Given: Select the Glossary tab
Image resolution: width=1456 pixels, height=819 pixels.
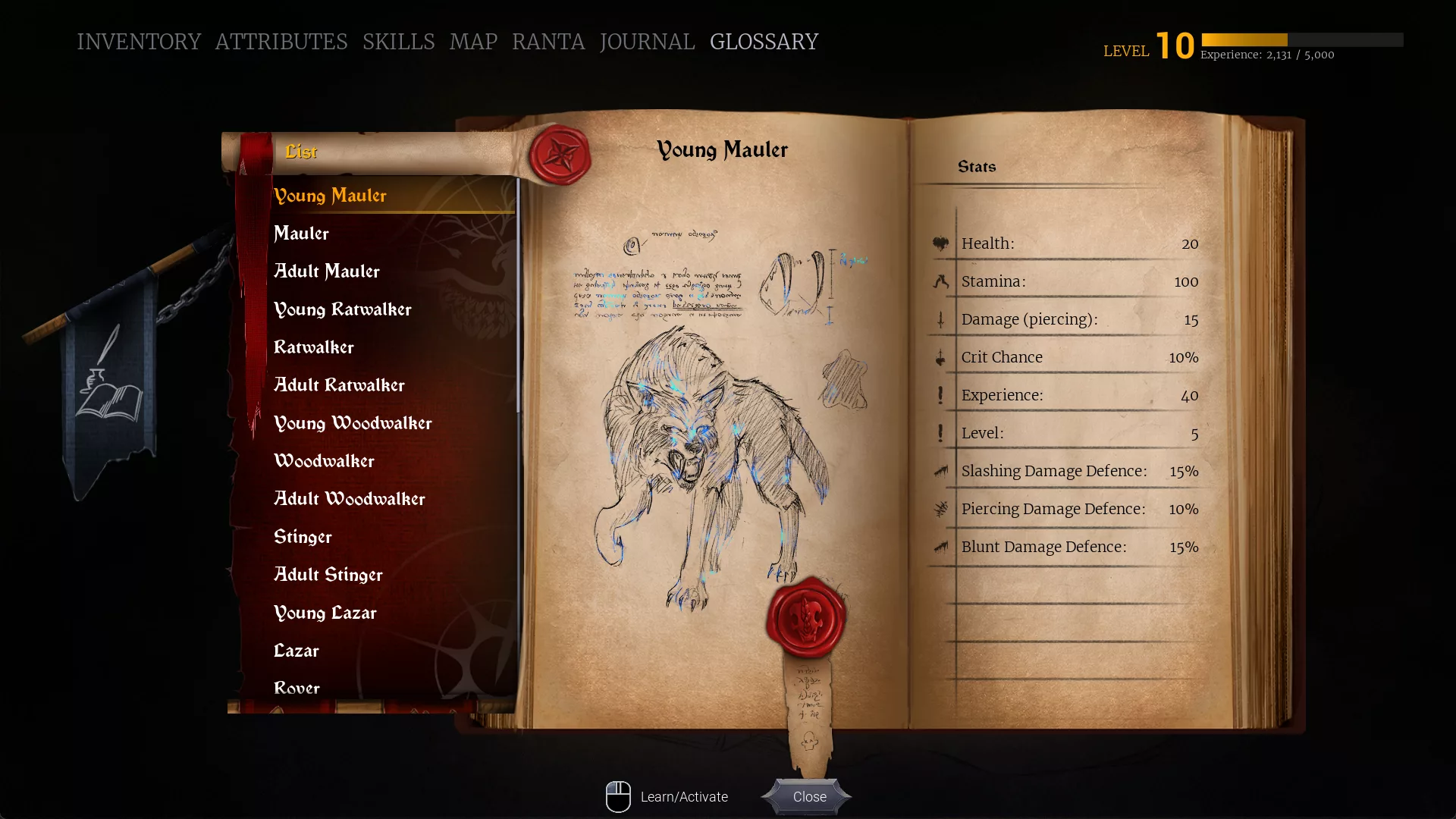Looking at the screenshot, I should coord(764,42).
